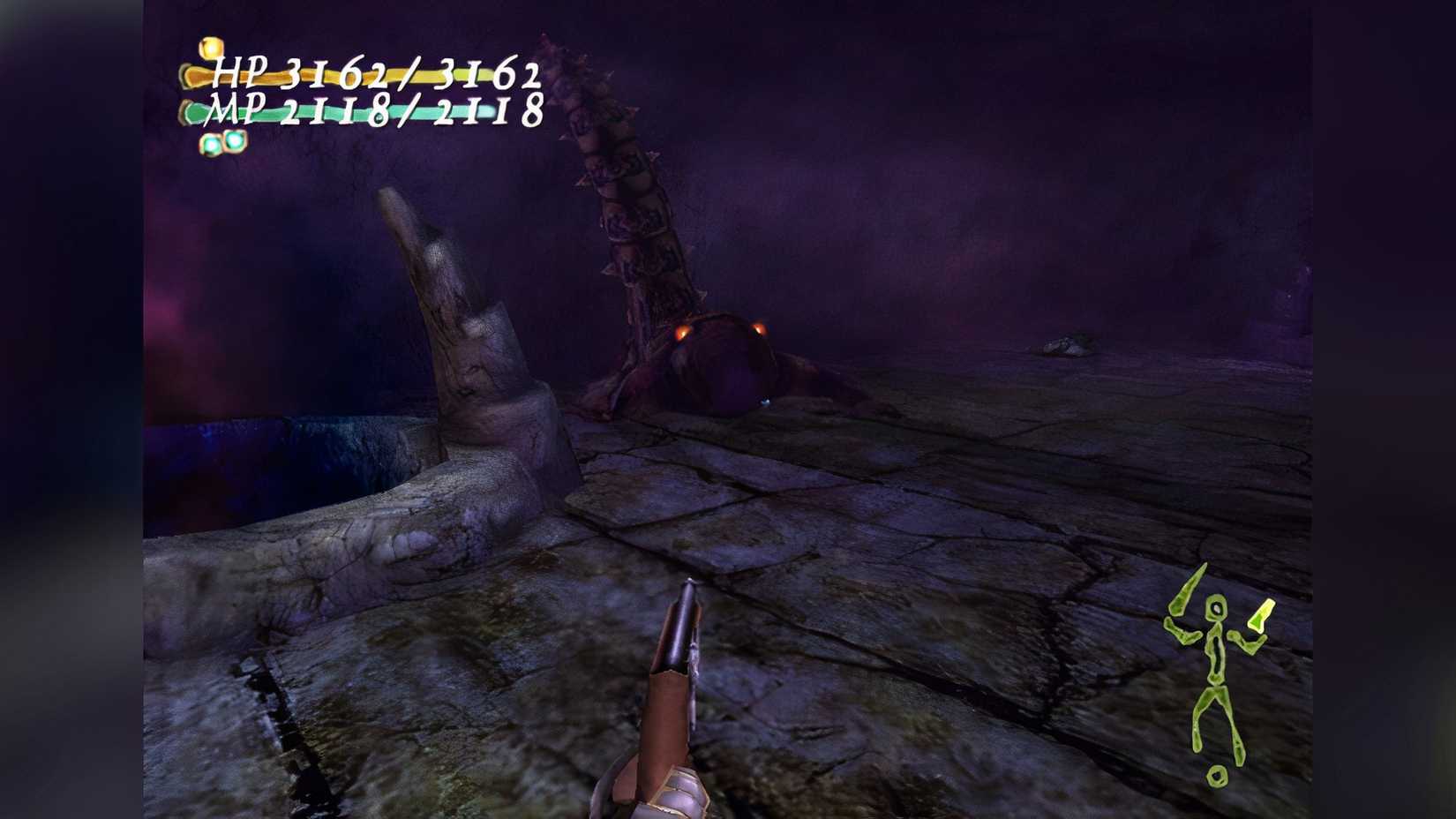Click the glowing dagger in the glyph's hand
Viewport: 1456px width, 819px height.
coord(1260,615)
